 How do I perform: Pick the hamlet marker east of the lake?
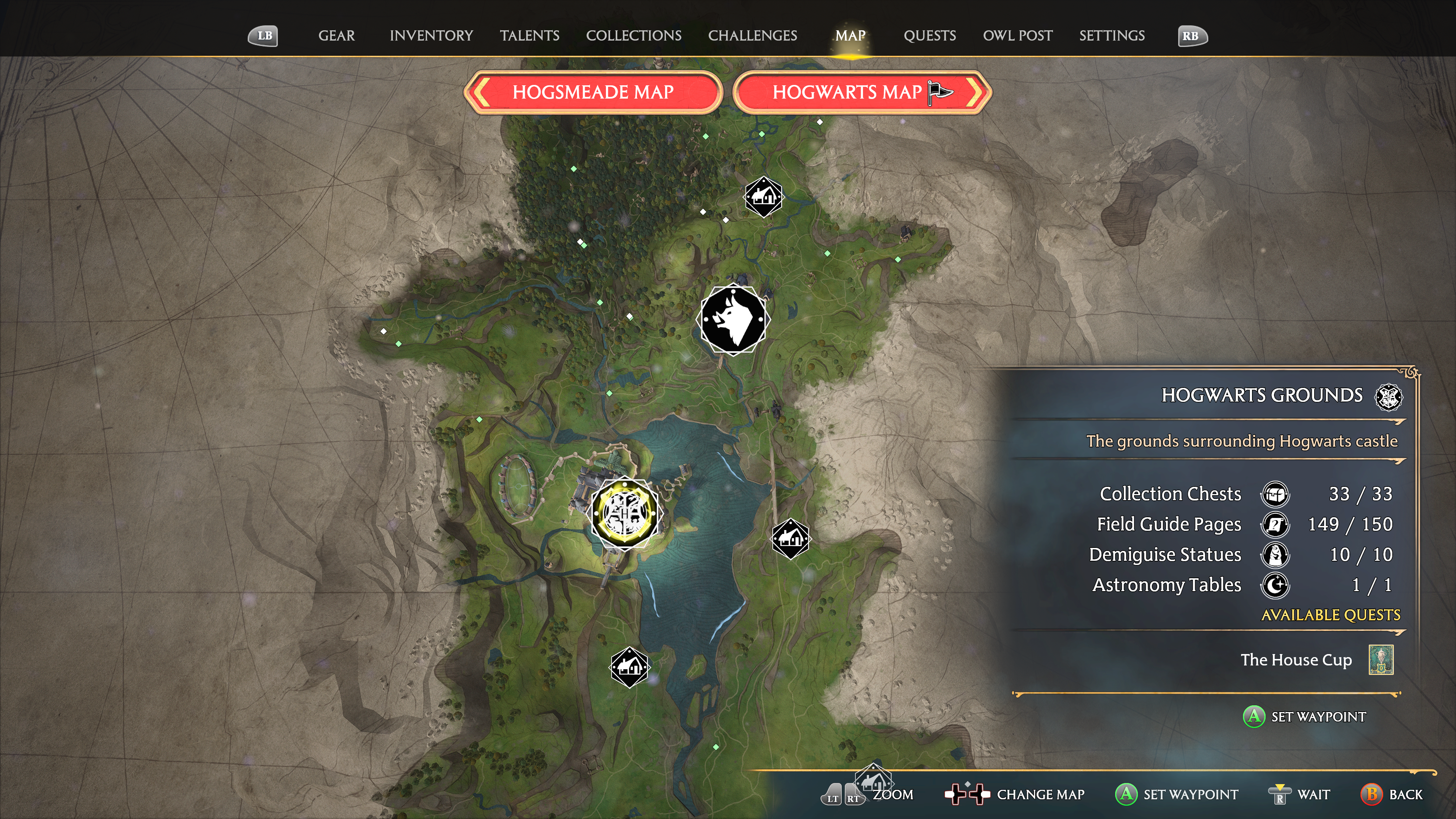790,539
